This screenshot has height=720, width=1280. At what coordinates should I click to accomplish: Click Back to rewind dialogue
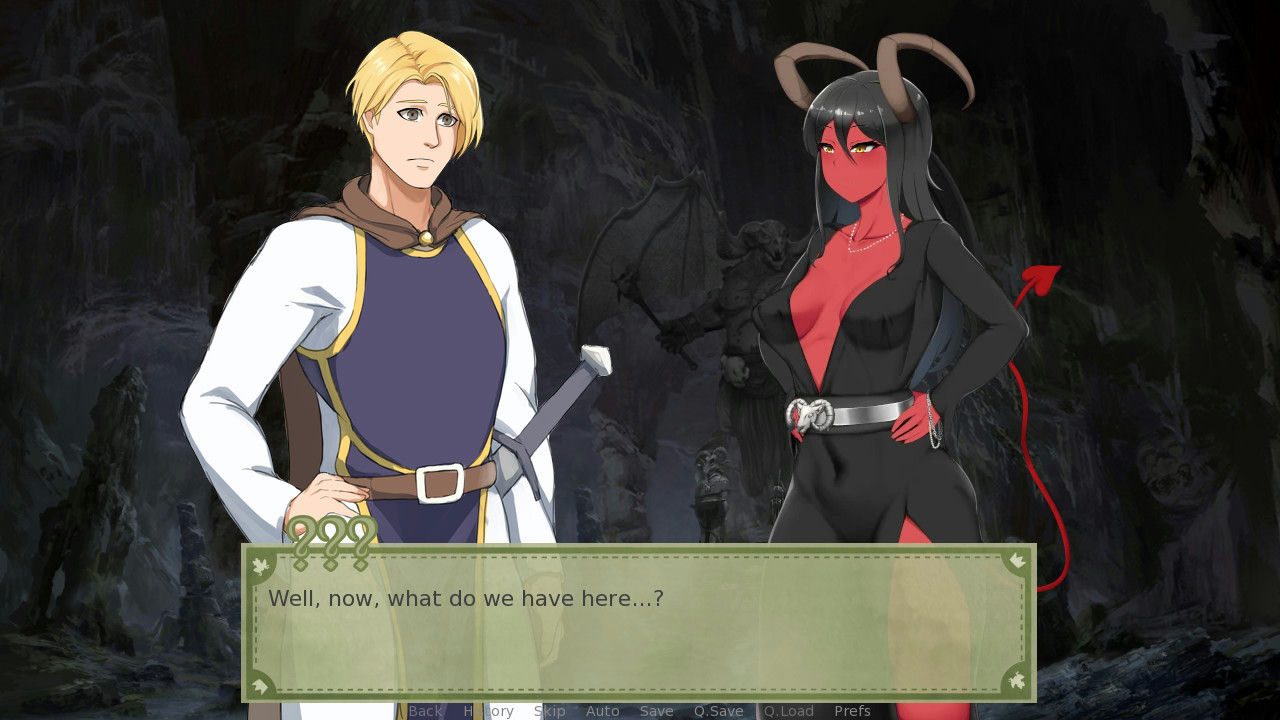pos(425,711)
